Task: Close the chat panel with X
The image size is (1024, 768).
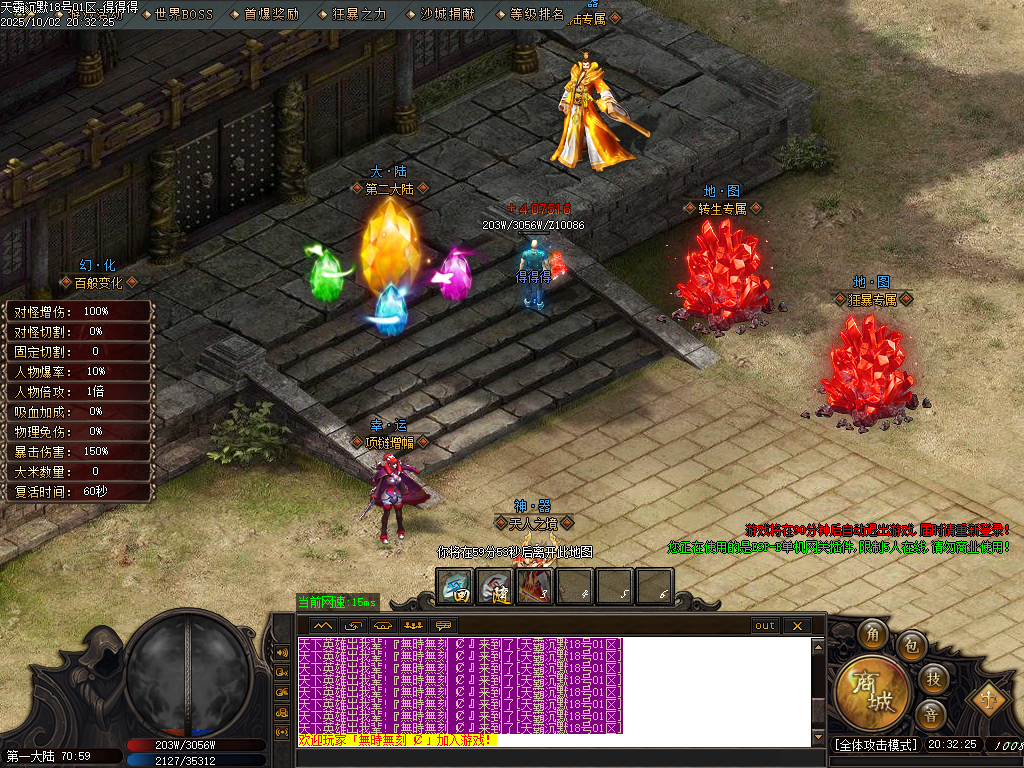Action: (x=797, y=626)
